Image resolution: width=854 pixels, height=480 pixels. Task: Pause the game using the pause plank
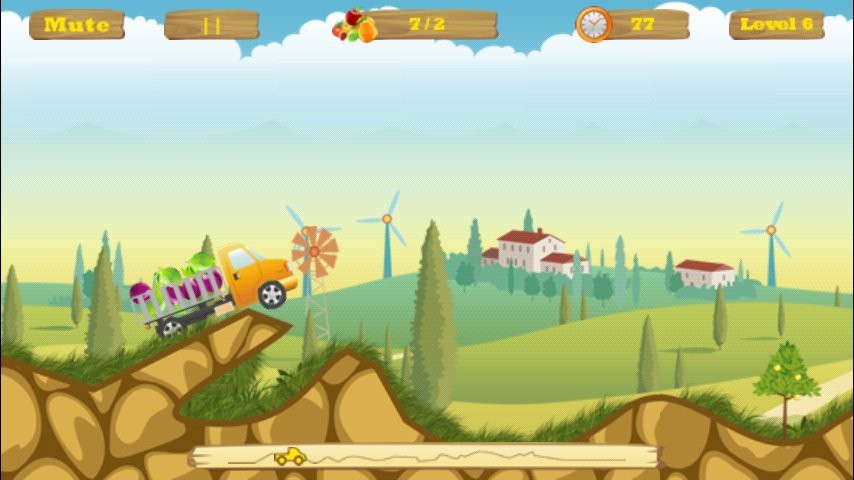coord(211,25)
